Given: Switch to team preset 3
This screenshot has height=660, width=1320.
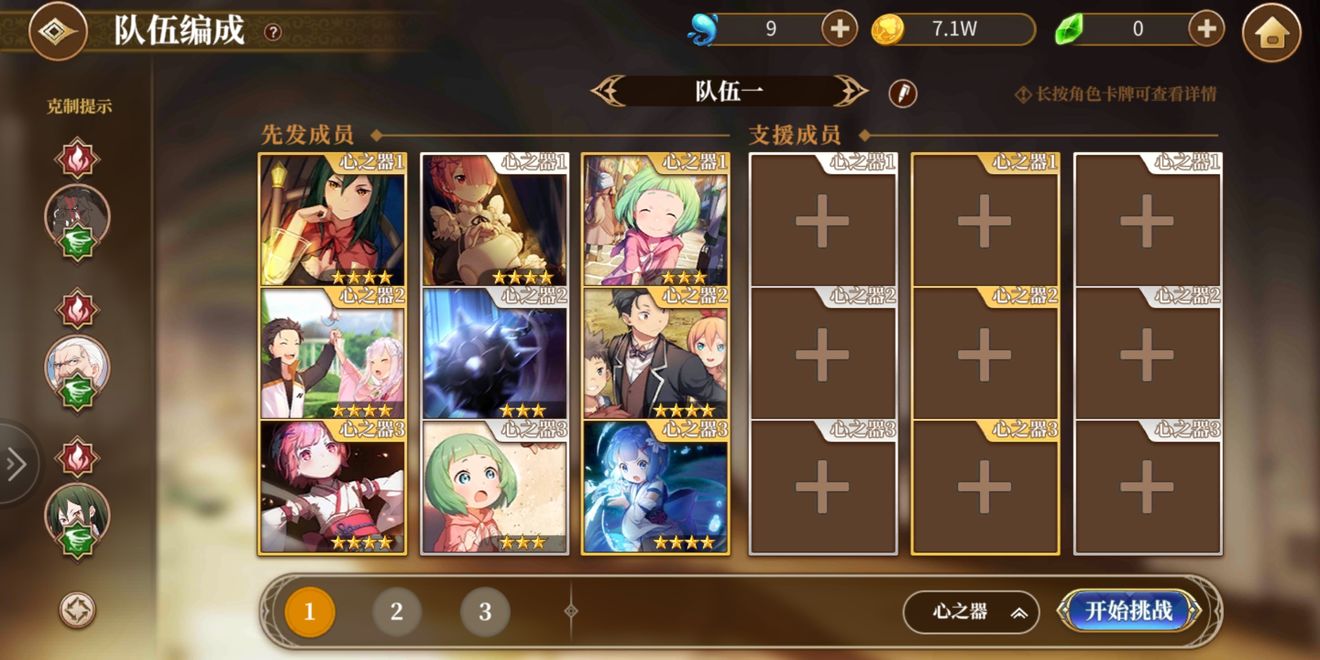Looking at the screenshot, I should click(485, 612).
